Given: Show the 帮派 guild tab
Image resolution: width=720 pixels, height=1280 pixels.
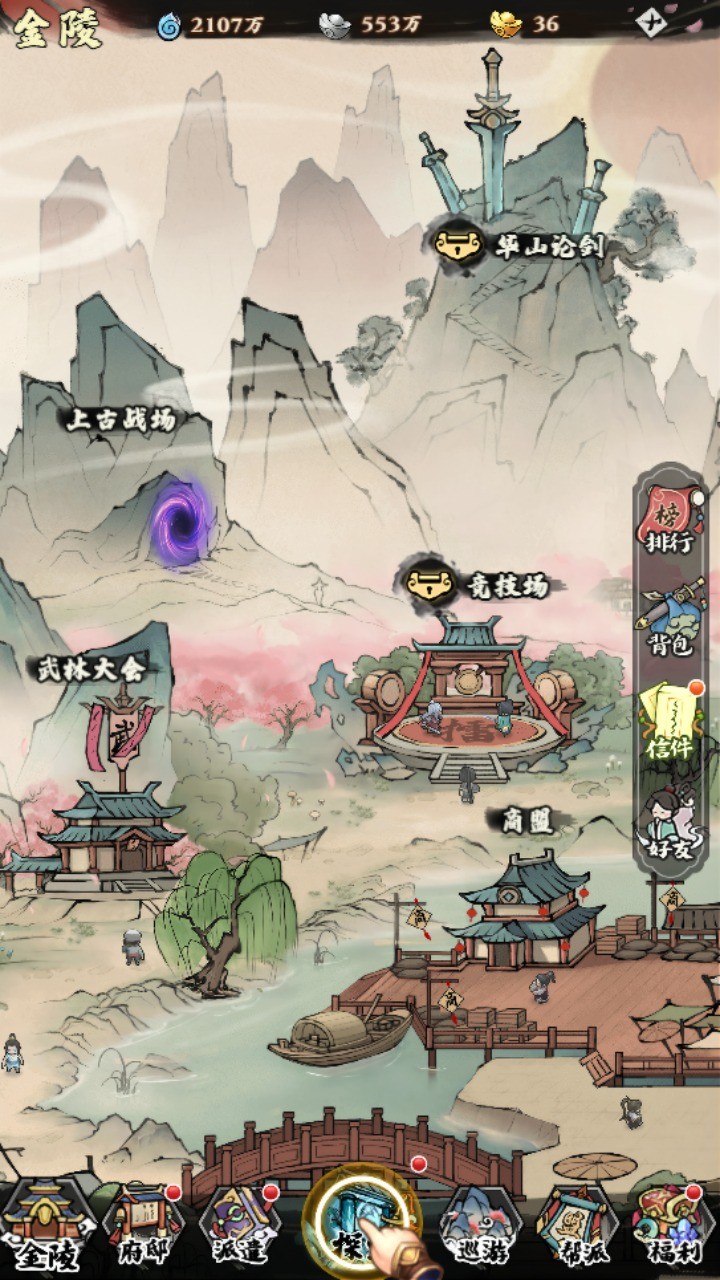Looking at the screenshot, I should (578, 1226).
